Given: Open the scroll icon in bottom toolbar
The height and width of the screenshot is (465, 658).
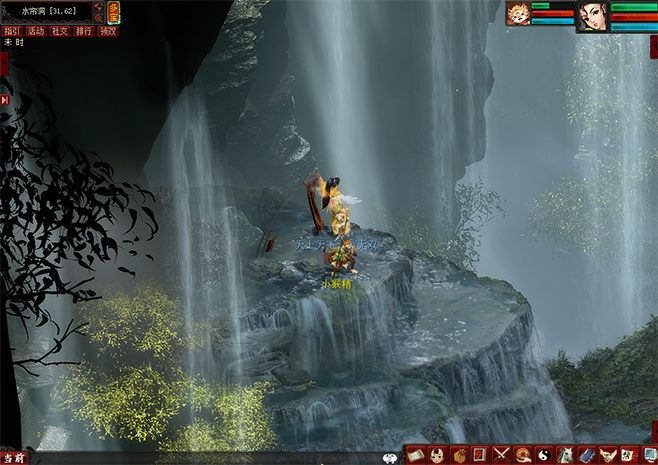Looking at the screenshot, I should pos(415,455).
